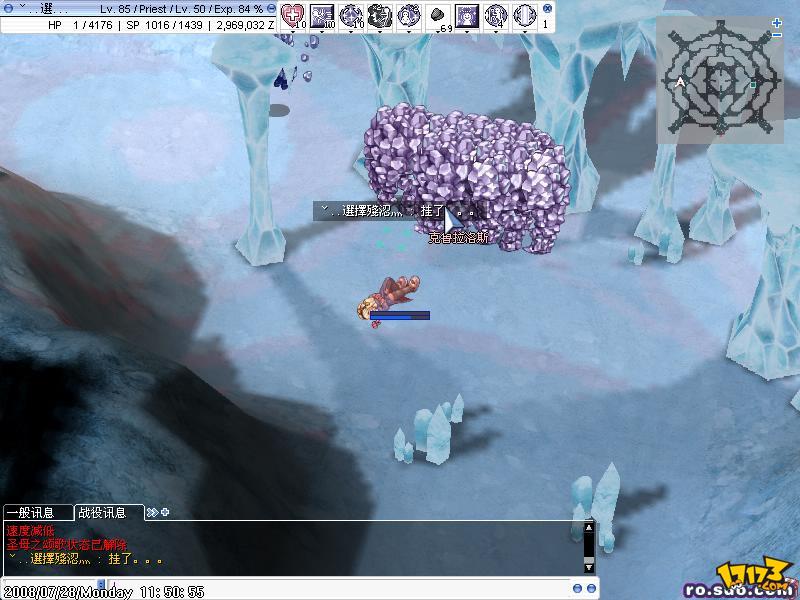
Task: Select the gemstone item hotkey showing 69
Action: click(438, 15)
